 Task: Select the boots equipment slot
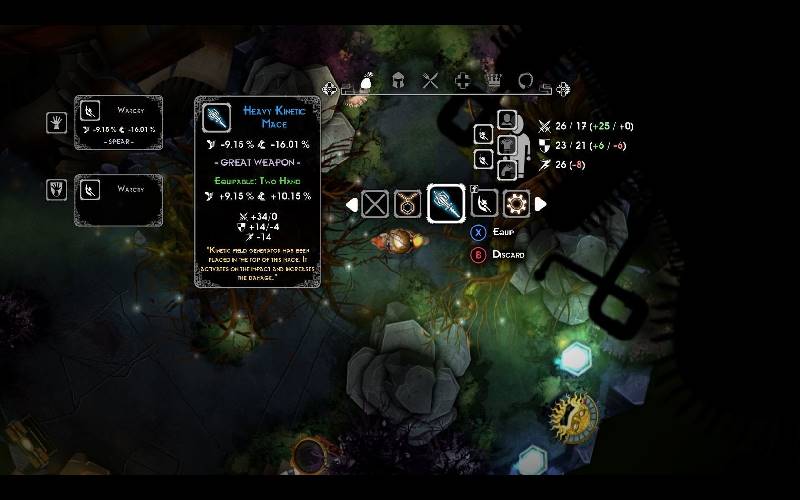[507, 169]
